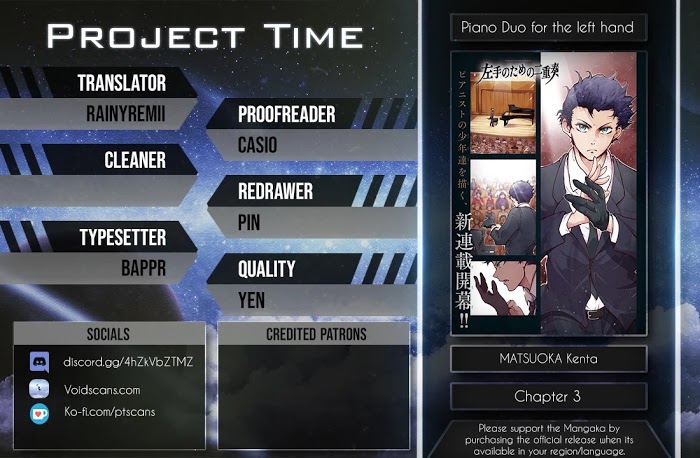700x458 pixels.
Task: Visit the Voidscans.com link
Action: point(101,389)
